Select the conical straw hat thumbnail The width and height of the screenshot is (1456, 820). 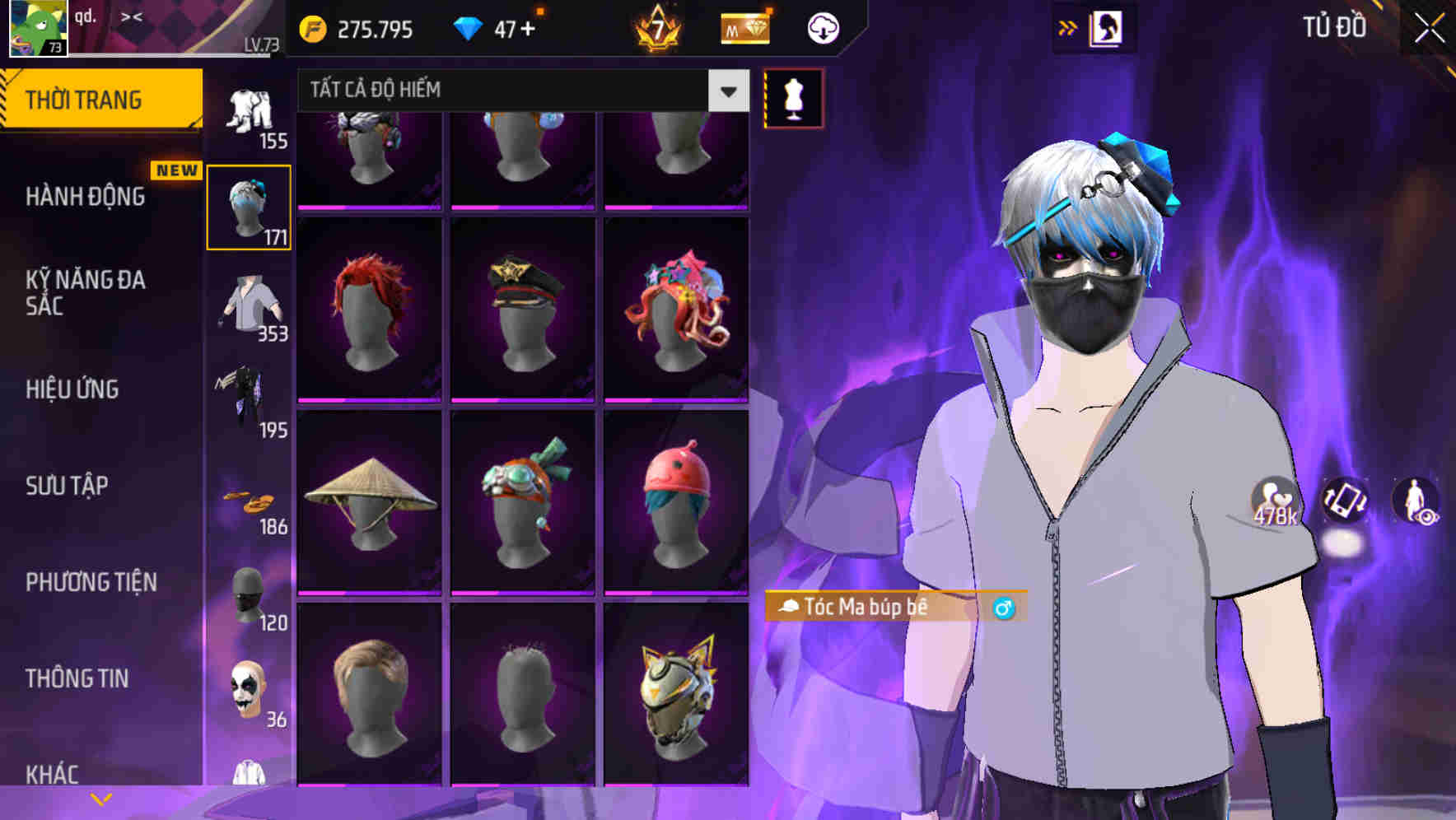click(368, 501)
